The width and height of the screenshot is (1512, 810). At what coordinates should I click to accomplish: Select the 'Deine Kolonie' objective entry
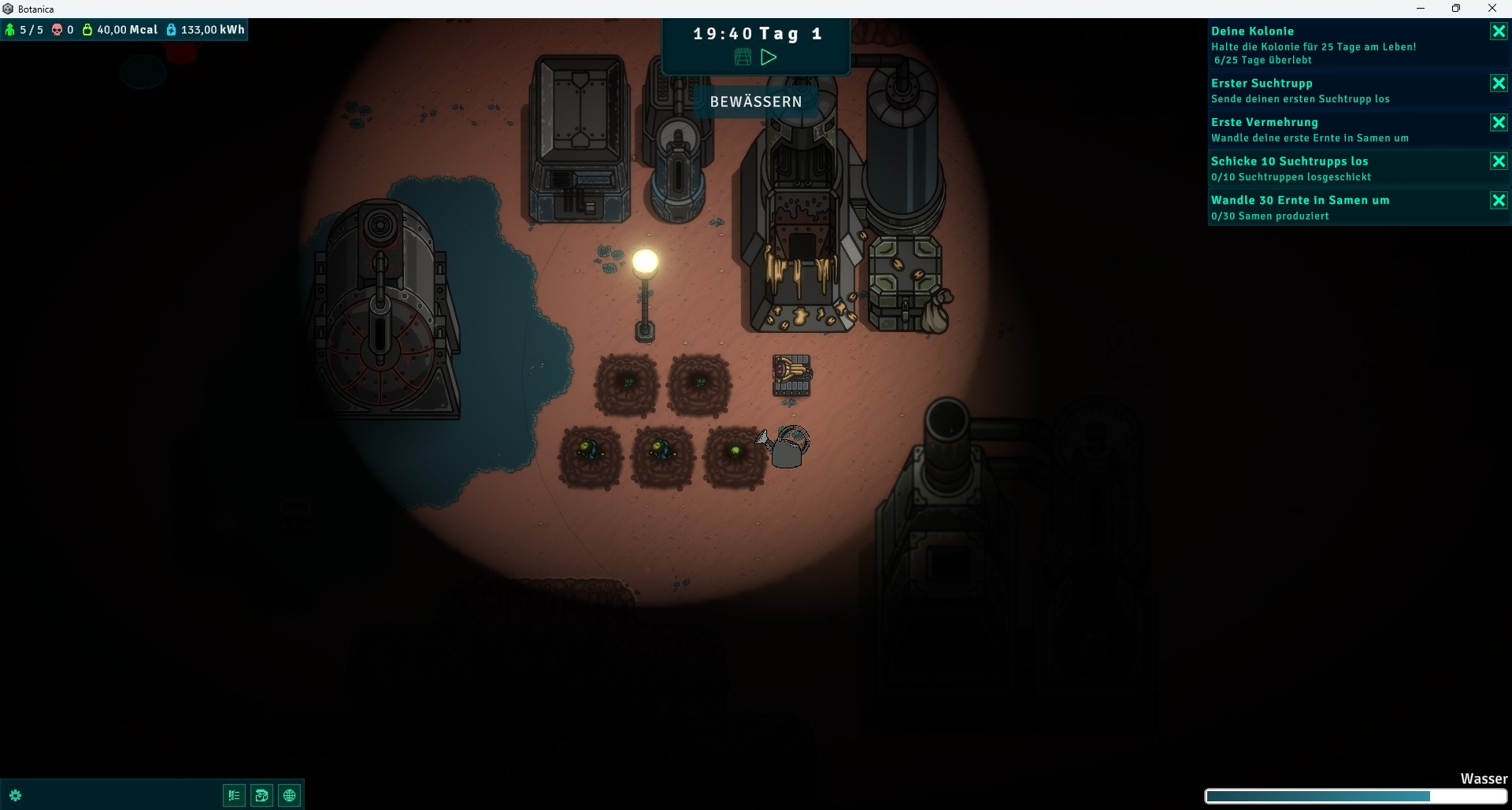coord(1339,45)
